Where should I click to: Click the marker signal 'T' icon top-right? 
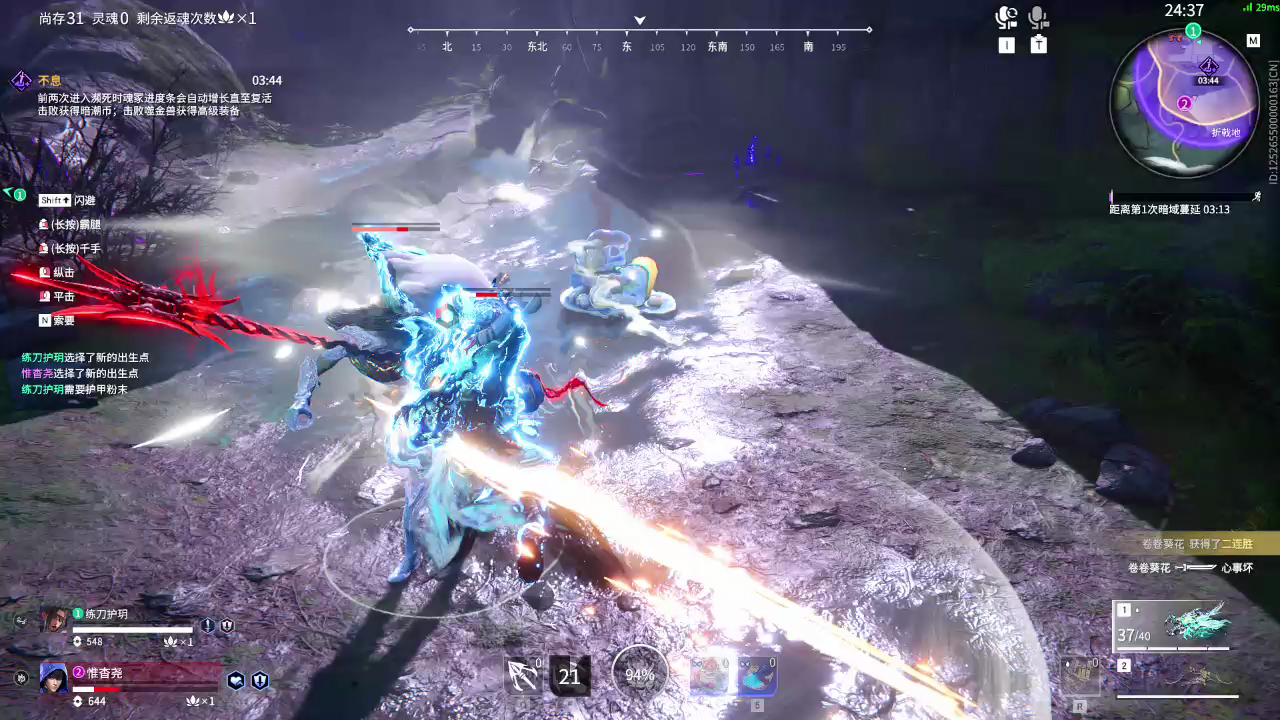click(1038, 45)
